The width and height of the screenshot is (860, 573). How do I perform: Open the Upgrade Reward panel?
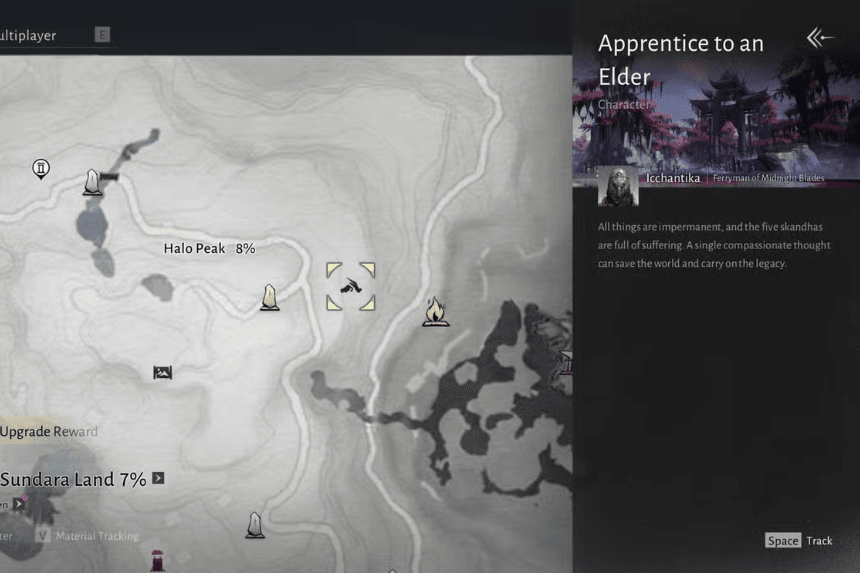[49, 432]
